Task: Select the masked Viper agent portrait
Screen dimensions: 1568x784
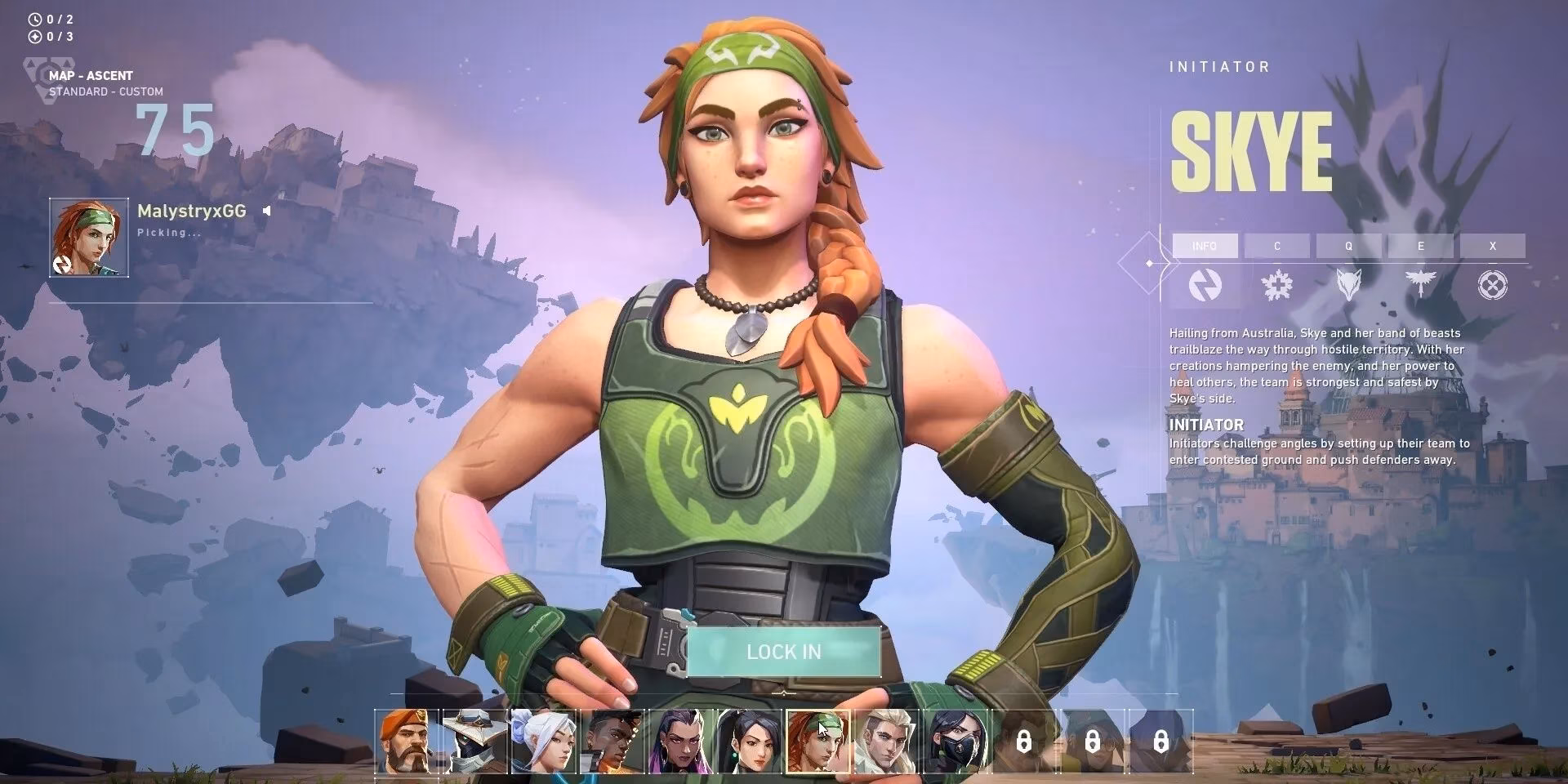Action: [955, 742]
